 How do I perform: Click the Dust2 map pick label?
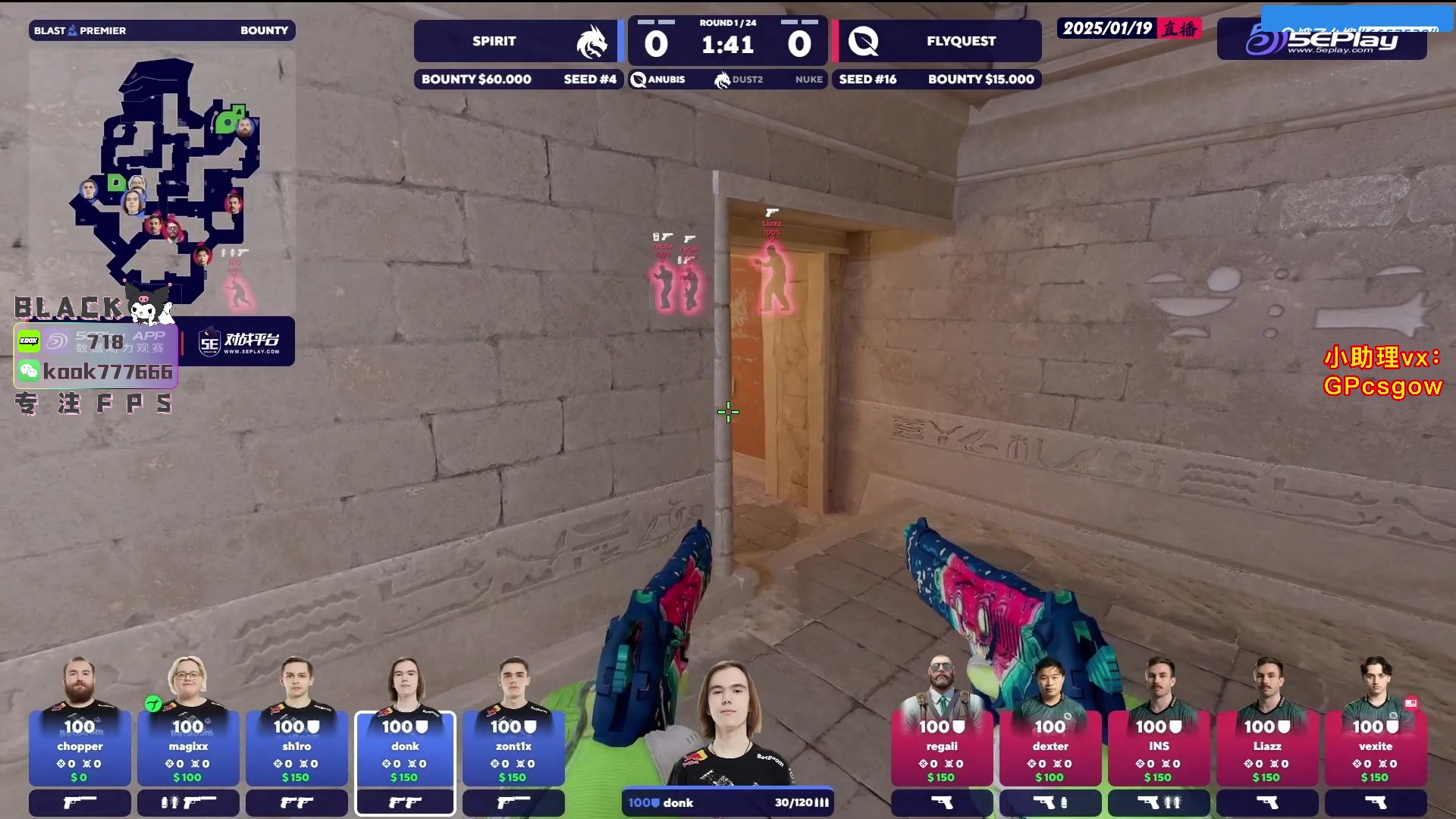[x=739, y=80]
